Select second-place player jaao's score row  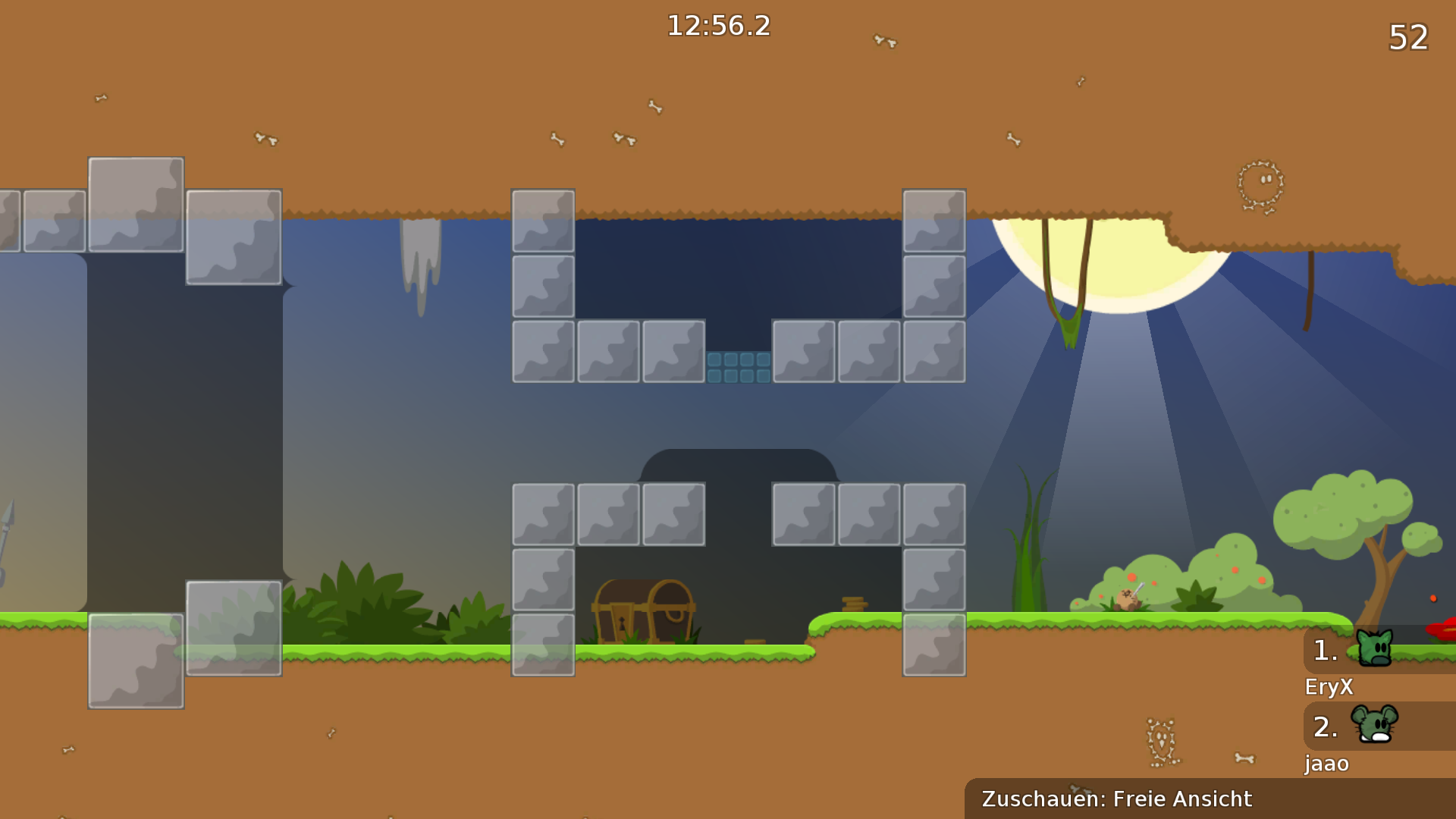[x=1379, y=726]
